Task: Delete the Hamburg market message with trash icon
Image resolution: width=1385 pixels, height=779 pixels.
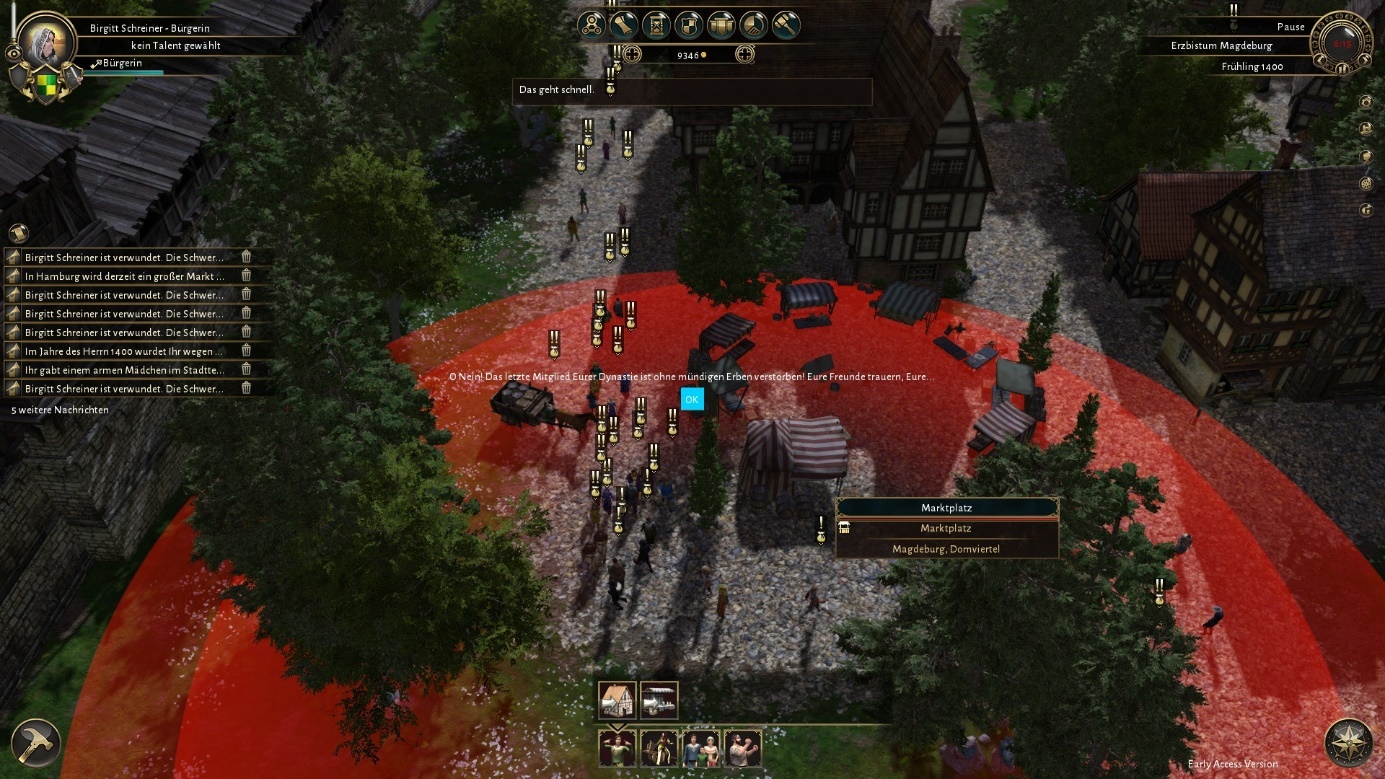Action: (246, 276)
